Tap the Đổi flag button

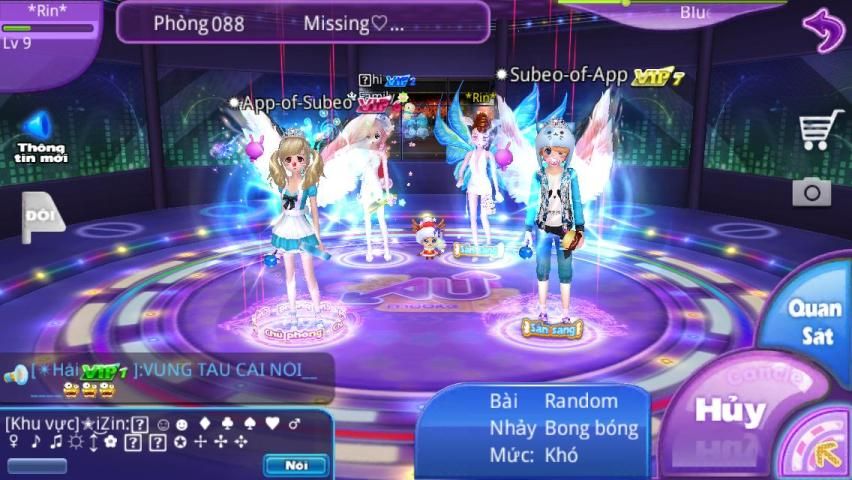pyautogui.click(x=41, y=215)
